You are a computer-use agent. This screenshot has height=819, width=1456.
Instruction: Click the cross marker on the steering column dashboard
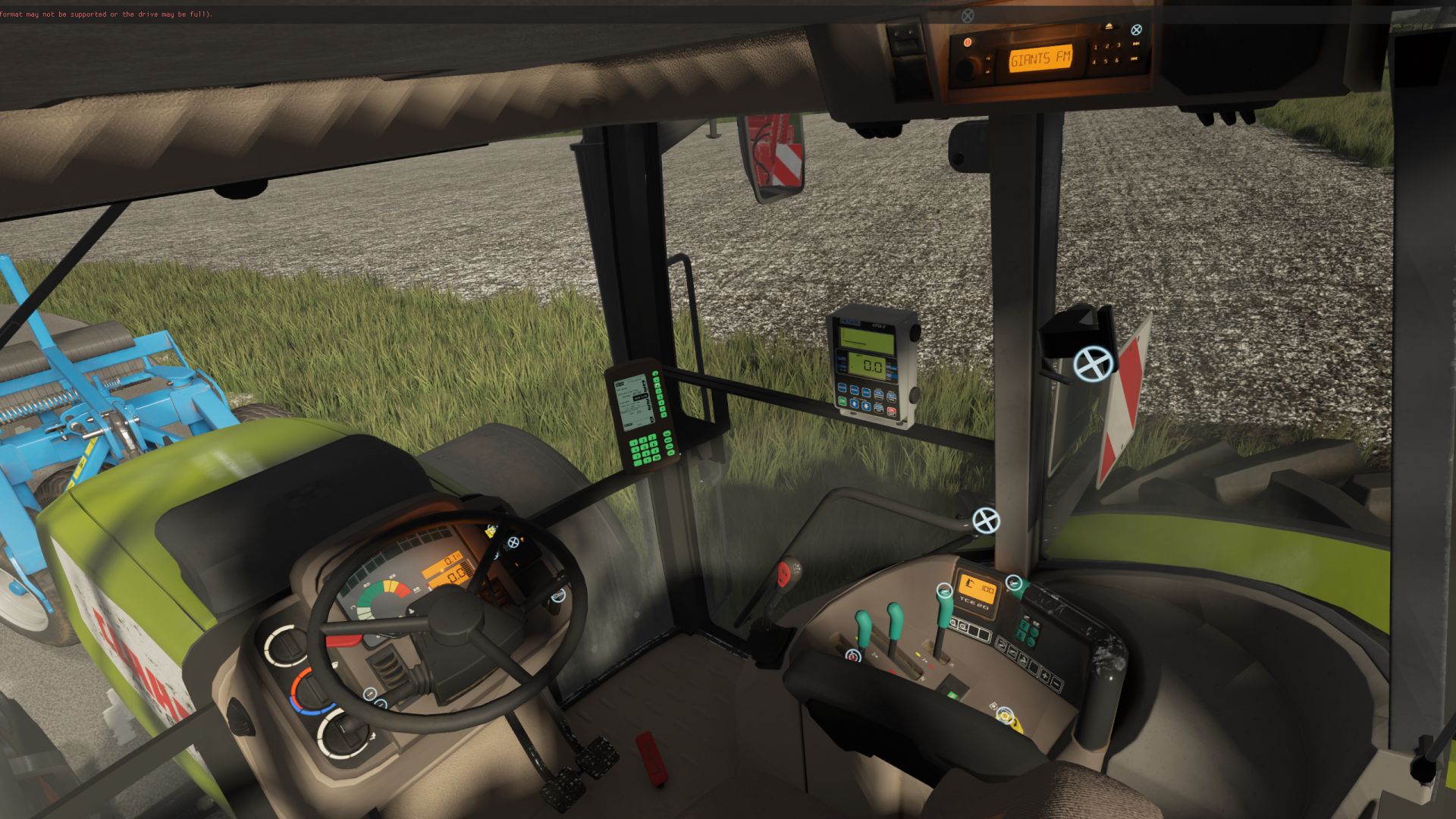pos(513,542)
